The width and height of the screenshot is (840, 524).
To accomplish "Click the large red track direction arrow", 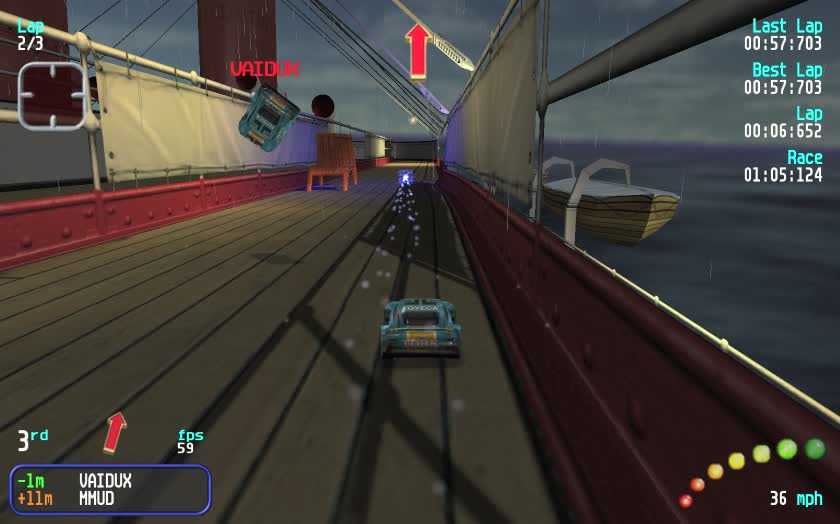I will 418,51.
